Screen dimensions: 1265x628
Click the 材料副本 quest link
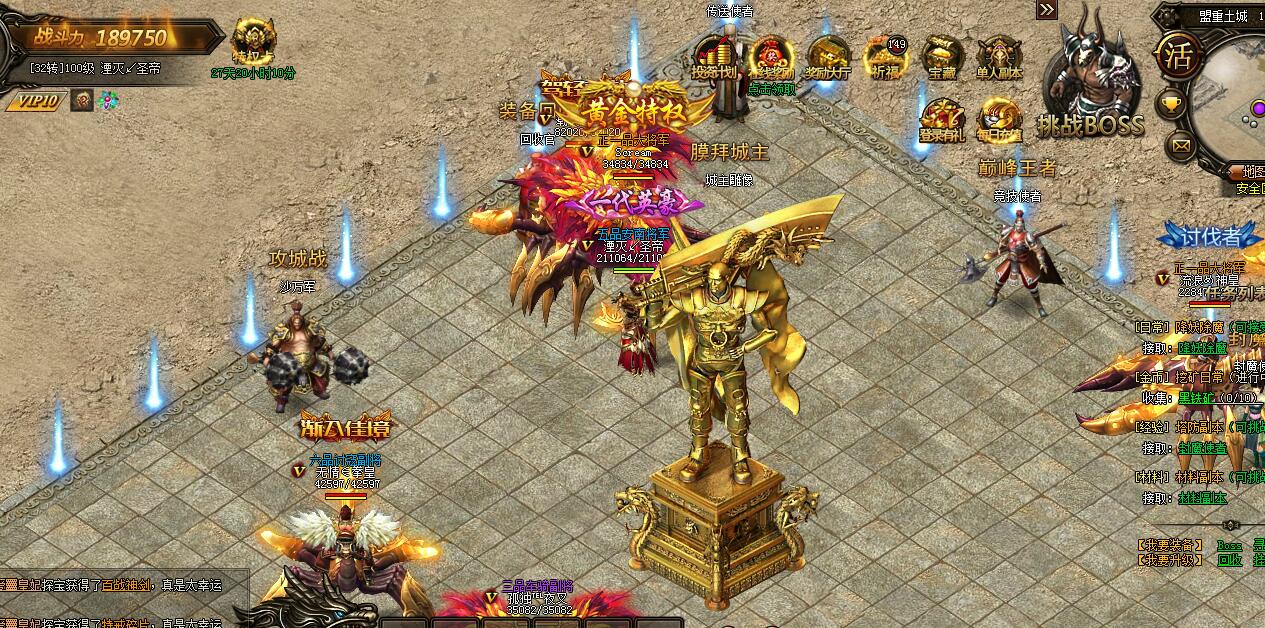1201,498
